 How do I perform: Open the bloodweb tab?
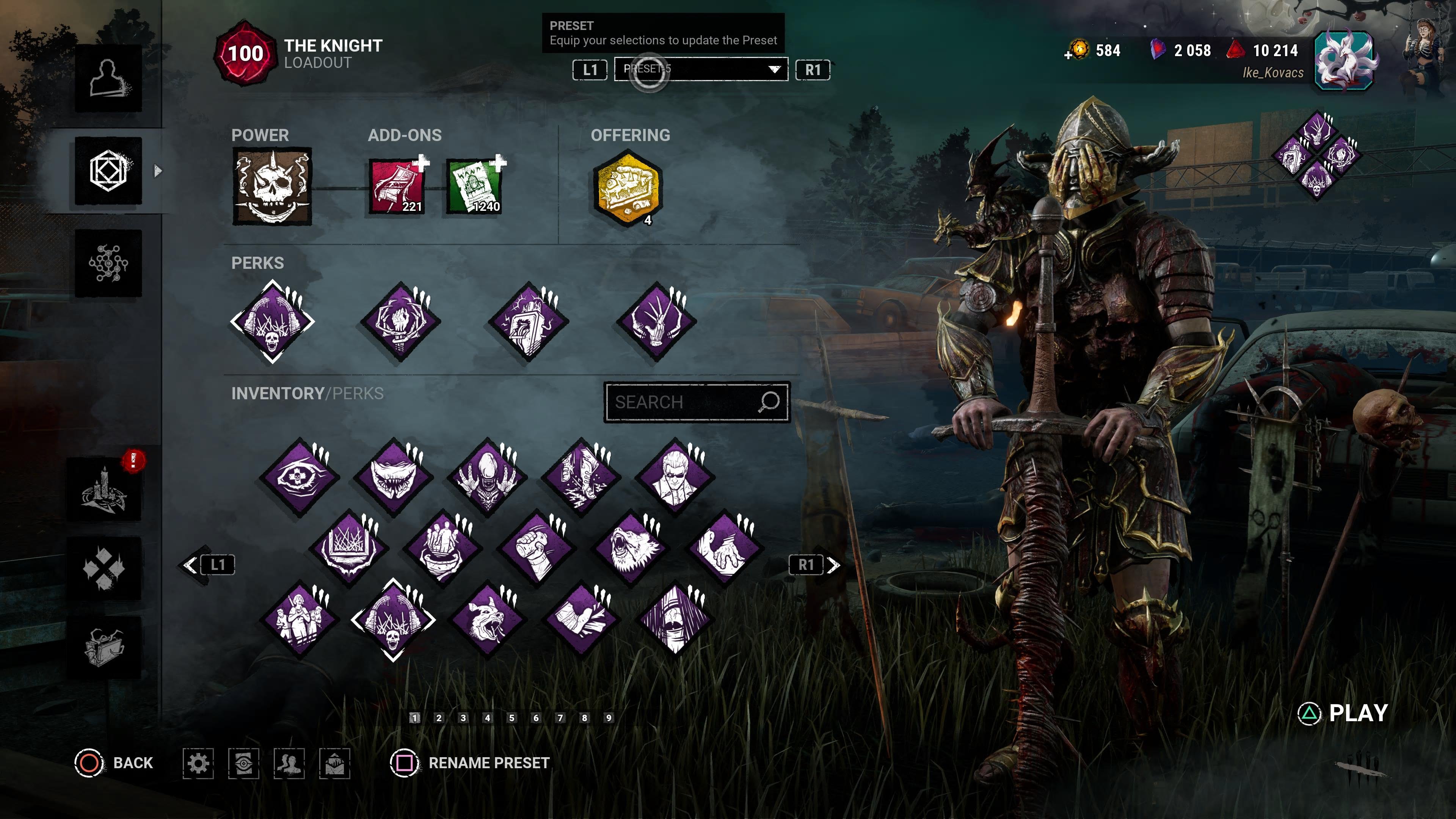108,264
